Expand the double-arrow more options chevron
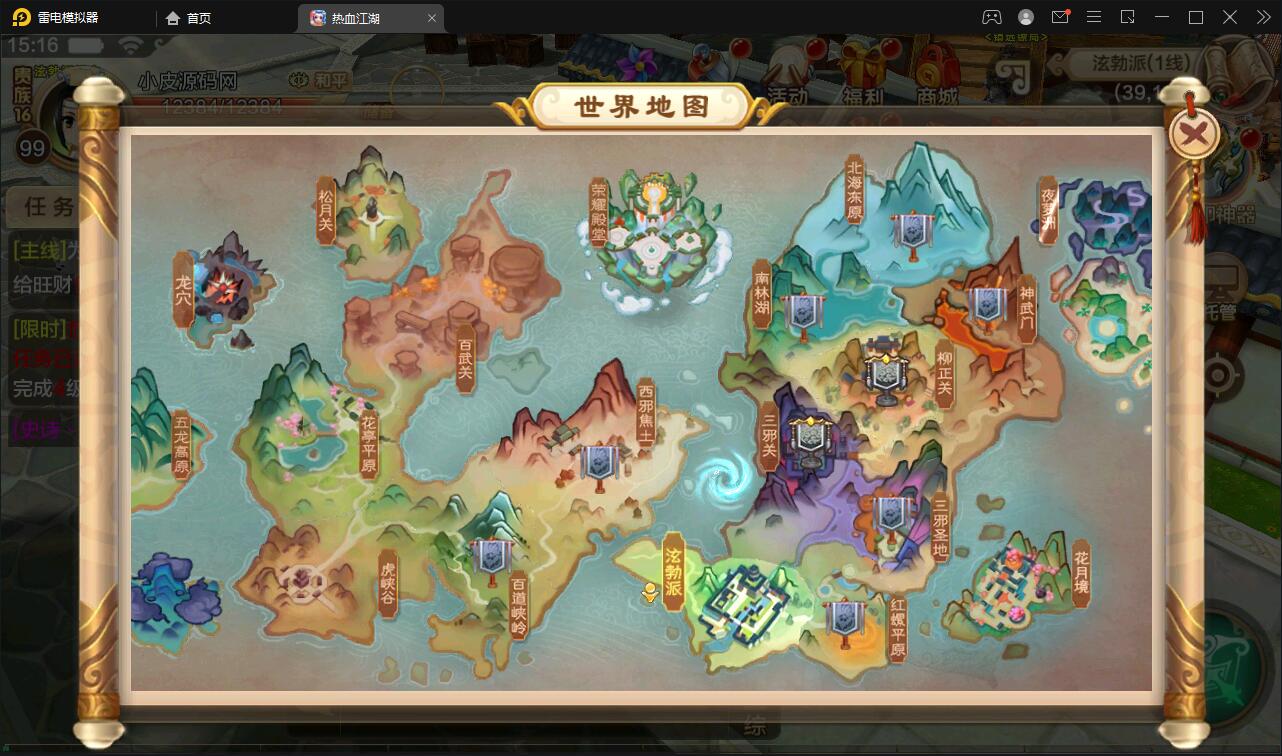 (1261, 16)
